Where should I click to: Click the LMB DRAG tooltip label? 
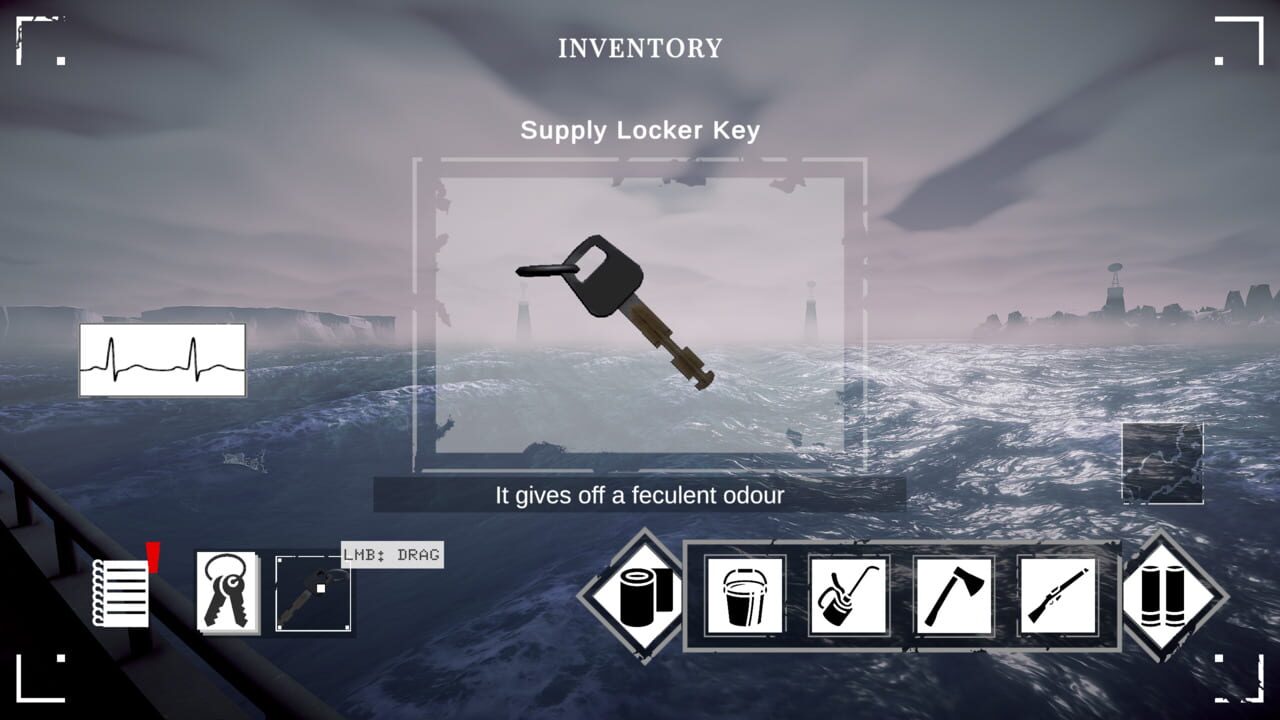[391, 556]
